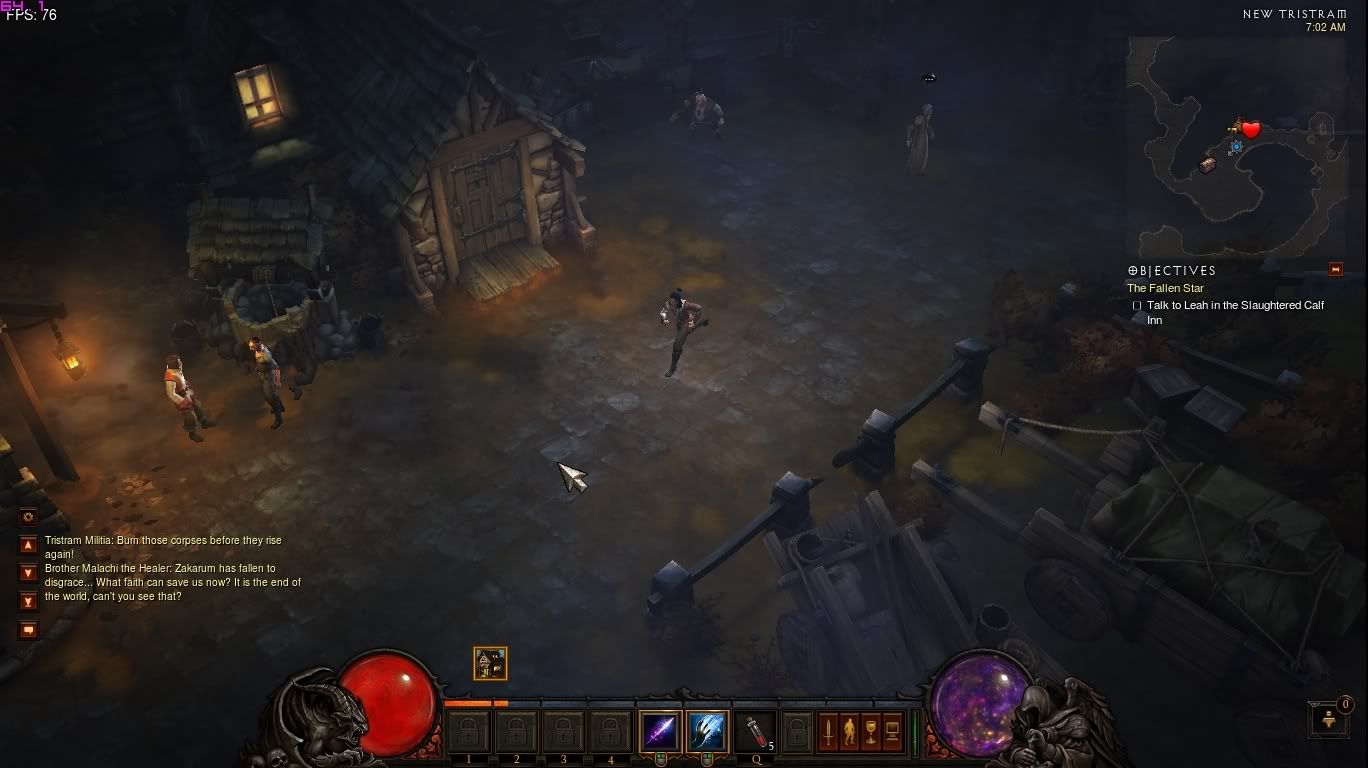Jump to the bottom of the chat log

28,601
